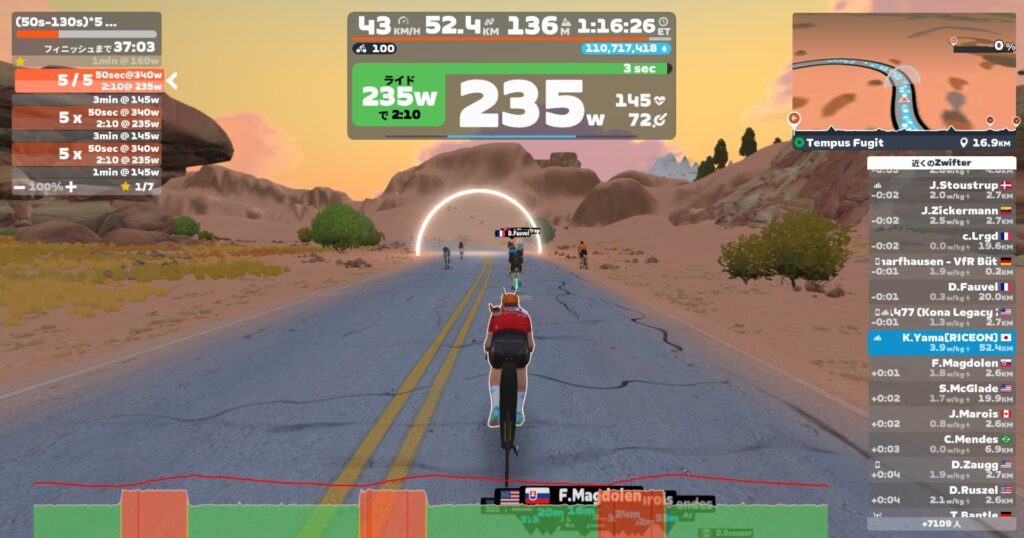Select rider J.Marois in the list

click(941, 419)
